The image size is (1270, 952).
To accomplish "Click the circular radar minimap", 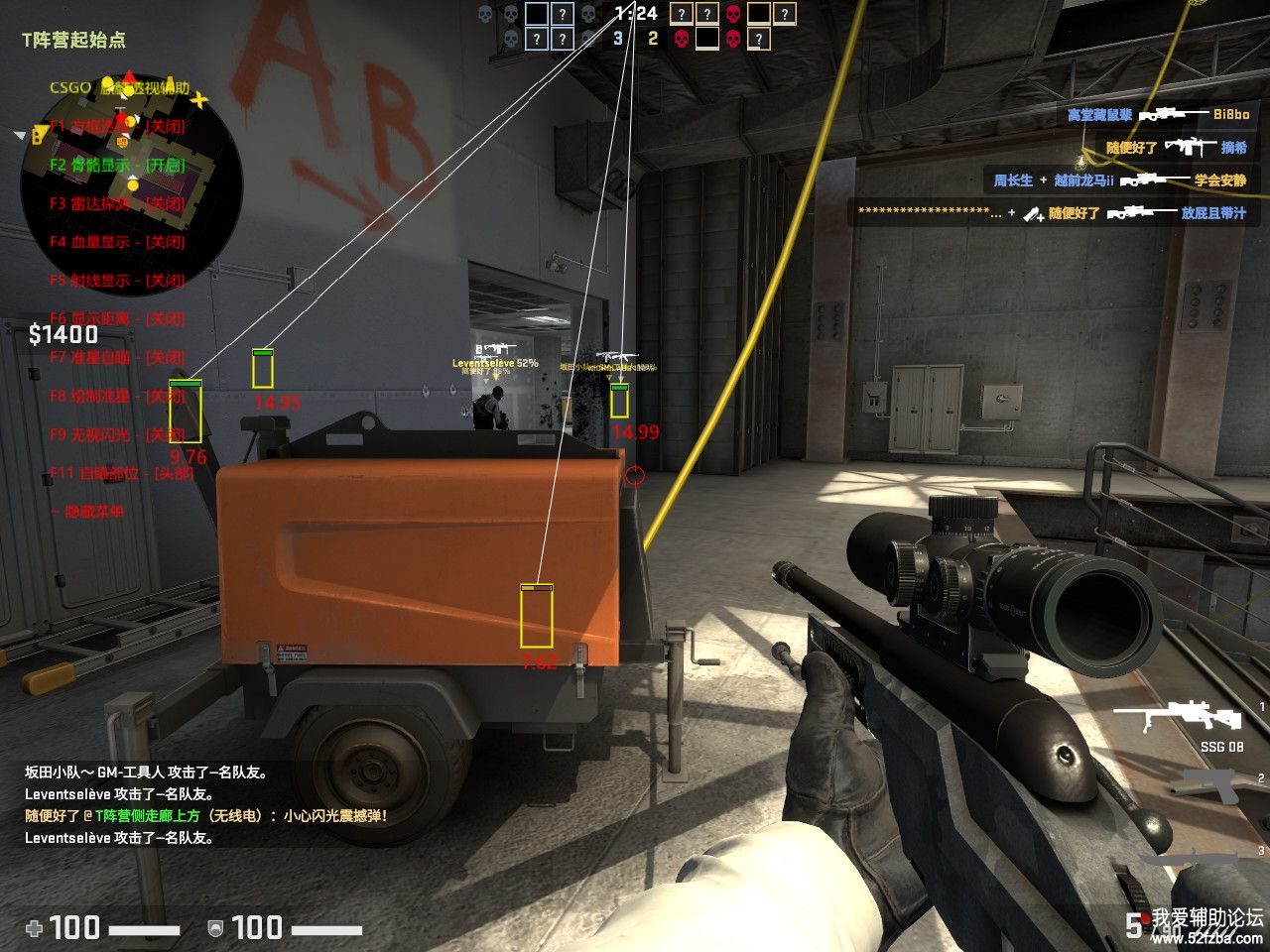I will point(131,186).
